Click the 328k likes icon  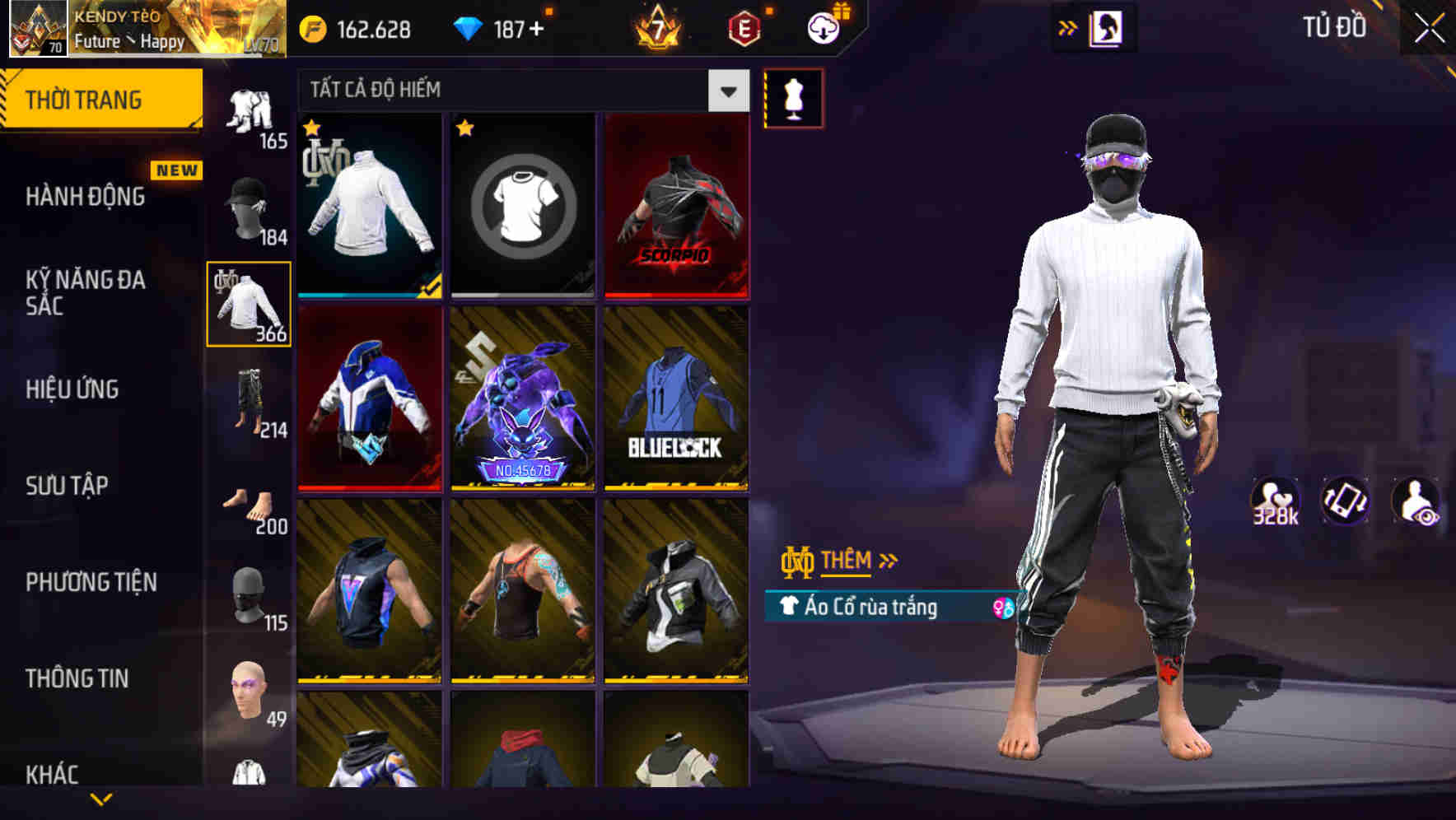pyautogui.click(x=1275, y=500)
